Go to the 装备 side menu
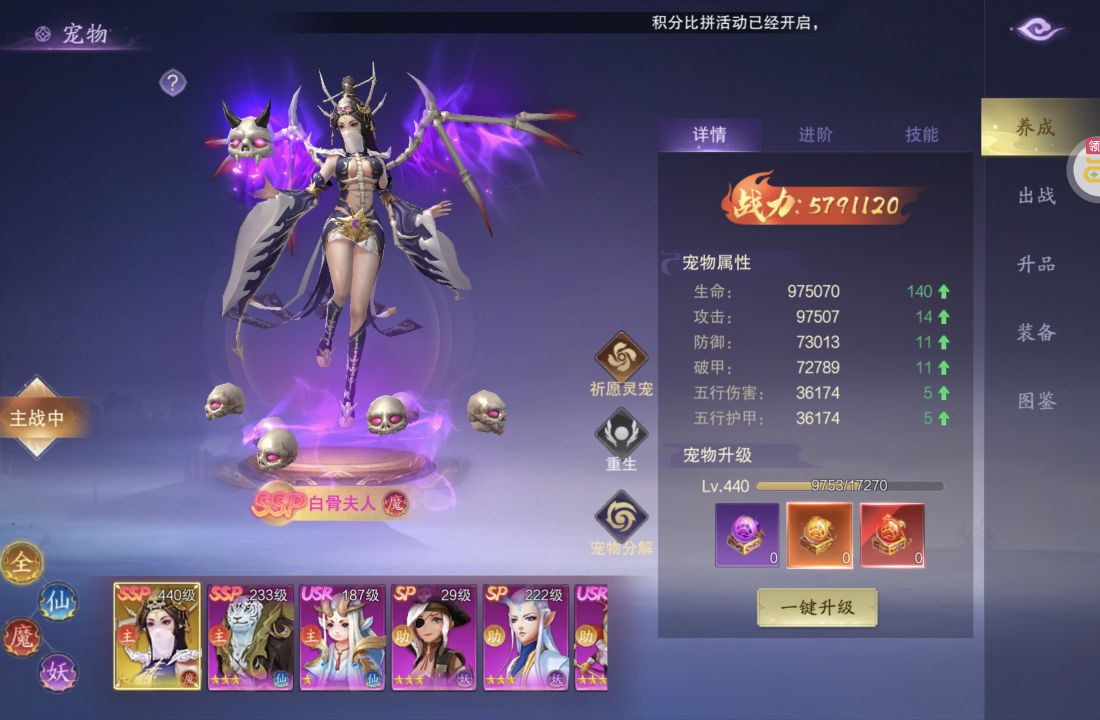 click(1037, 332)
